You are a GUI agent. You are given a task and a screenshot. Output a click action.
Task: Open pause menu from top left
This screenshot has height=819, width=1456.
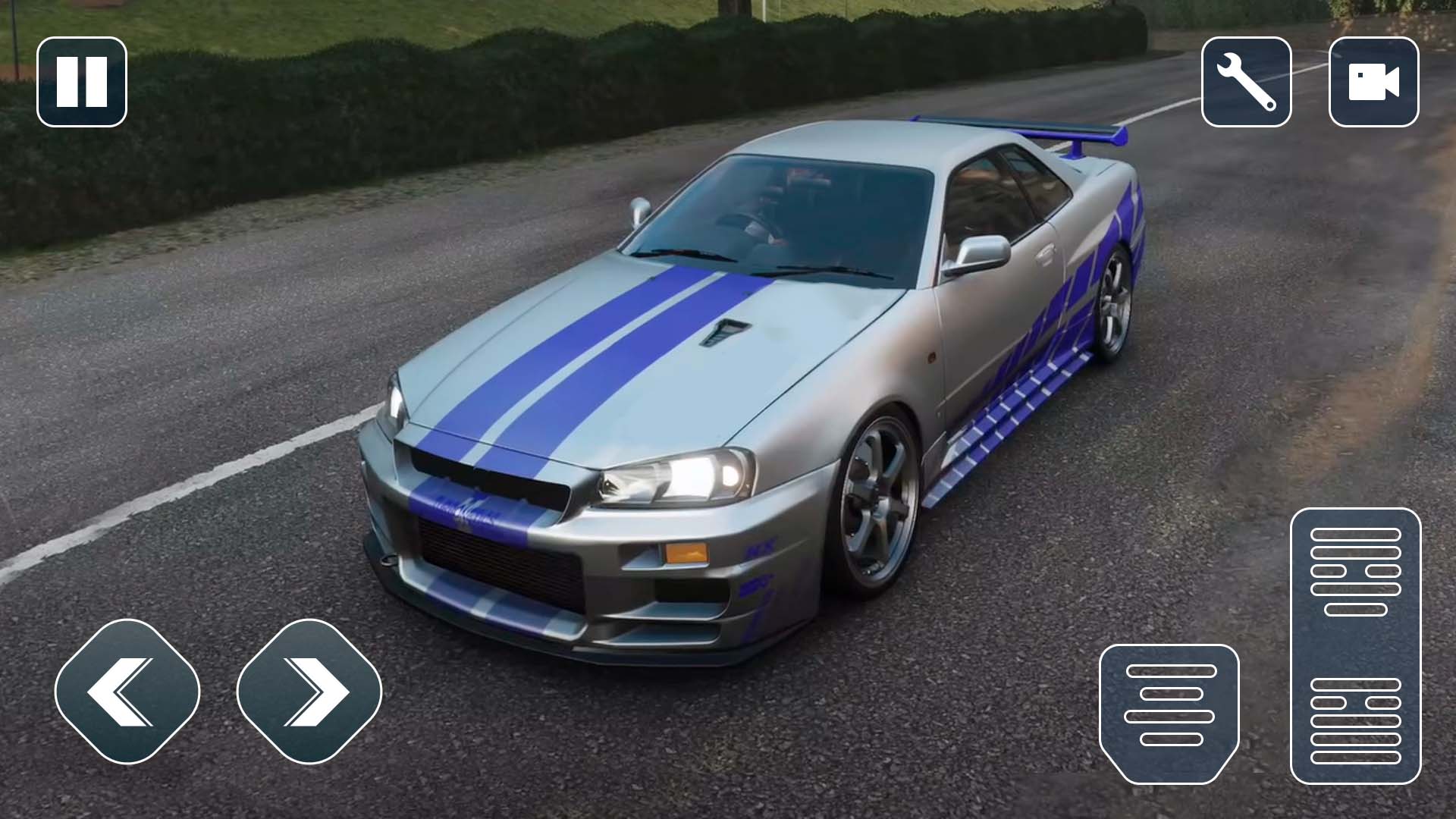(x=82, y=80)
